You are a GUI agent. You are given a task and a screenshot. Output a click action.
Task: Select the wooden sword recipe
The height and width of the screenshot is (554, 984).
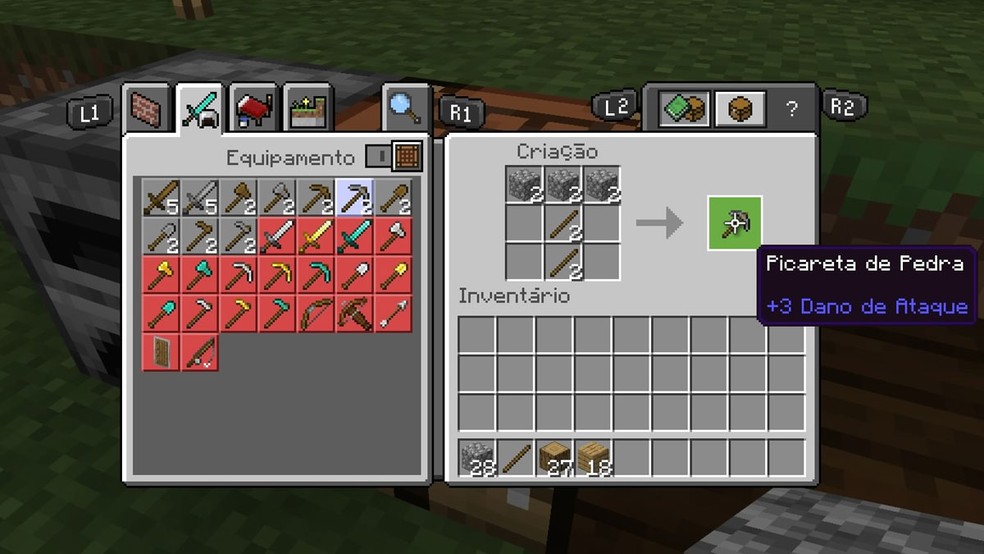[x=161, y=198]
